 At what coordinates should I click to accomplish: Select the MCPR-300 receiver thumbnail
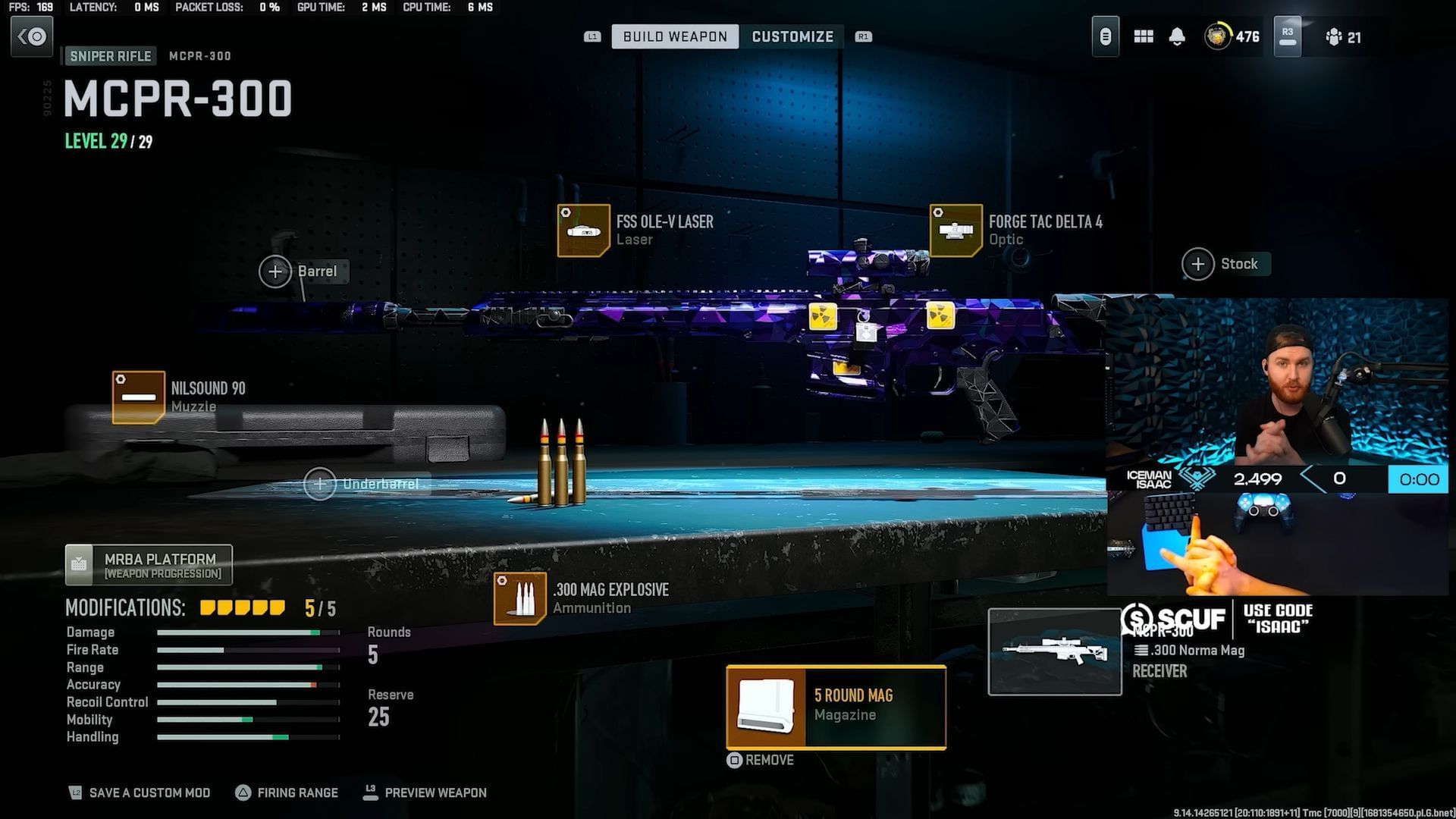click(1055, 651)
